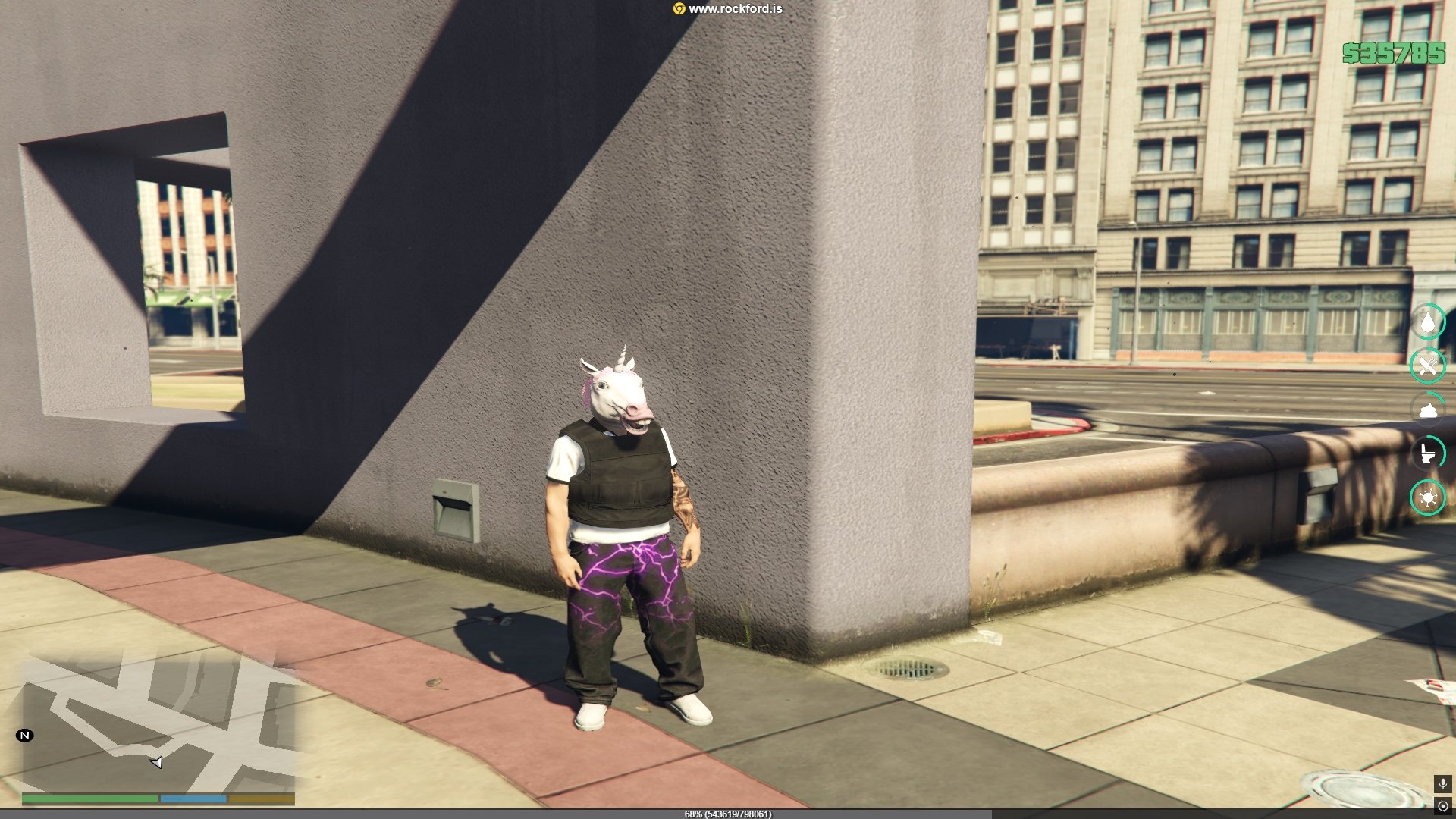Select the water drop thirst icon
The width and height of the screenshot is (1456, 819).
pyautogui.click(x=1428, y=322)
